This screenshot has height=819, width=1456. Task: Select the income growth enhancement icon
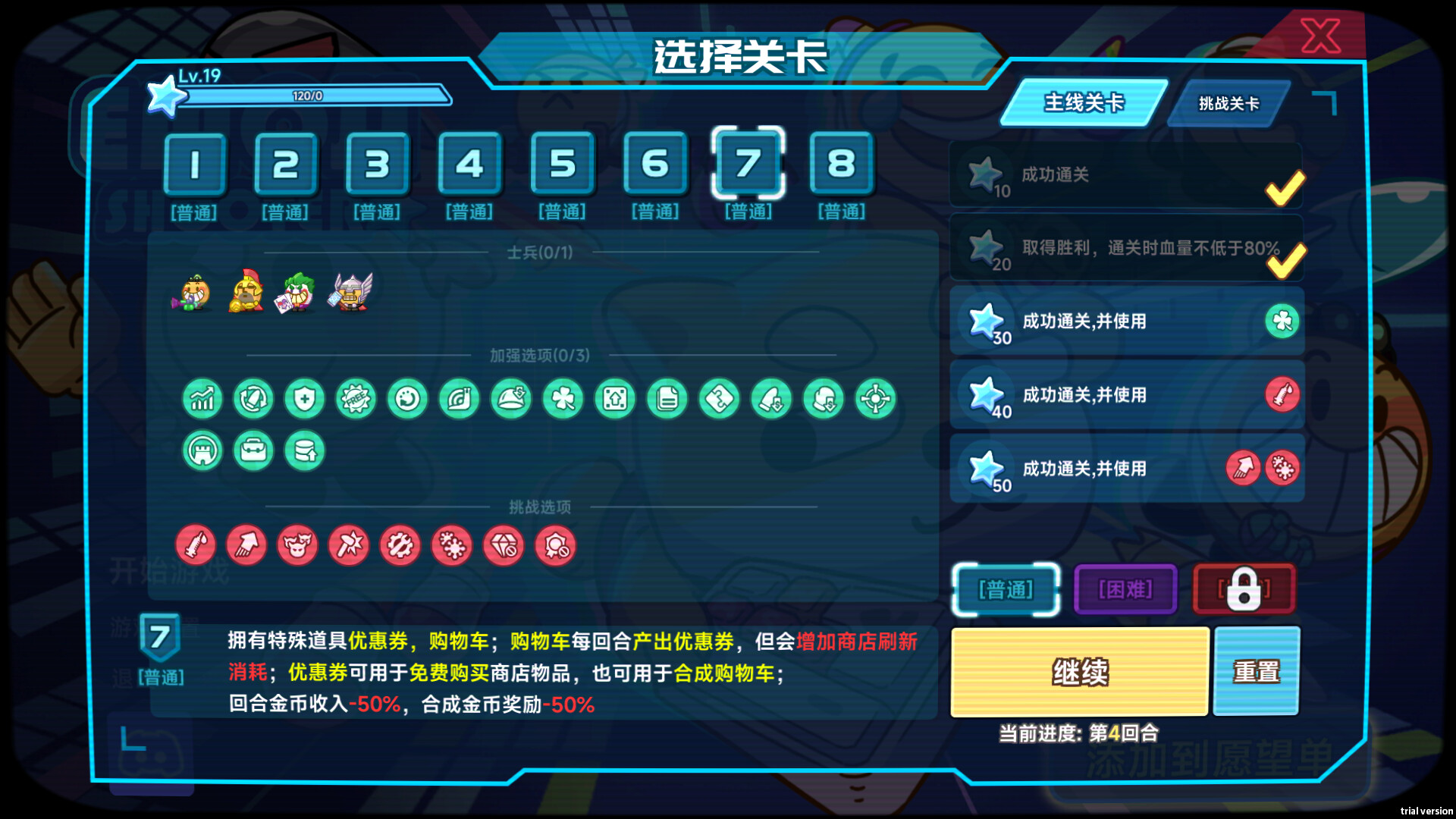click(x=202, y=398)
